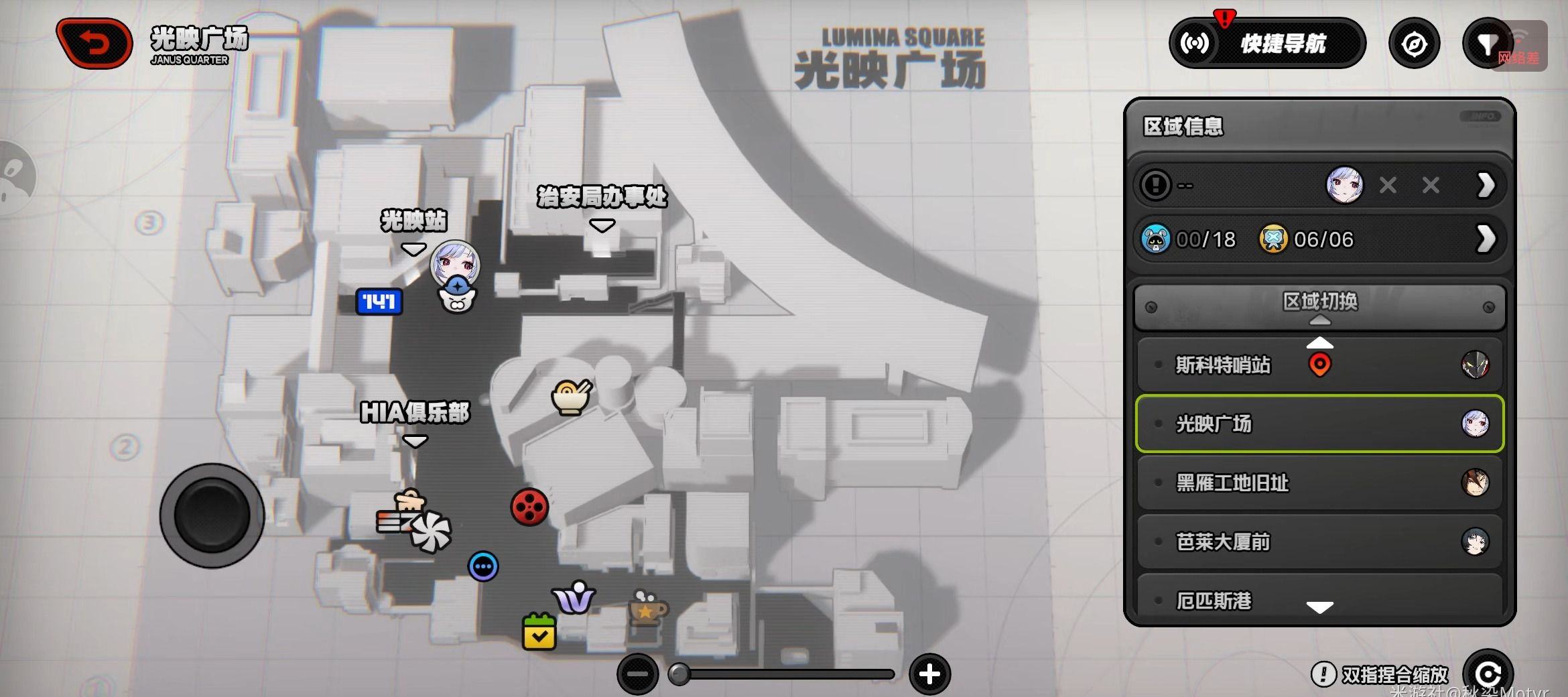Select the red film reel map marker
The width and height of the screenshot is (1568, 697).
[x=529, y=507]
